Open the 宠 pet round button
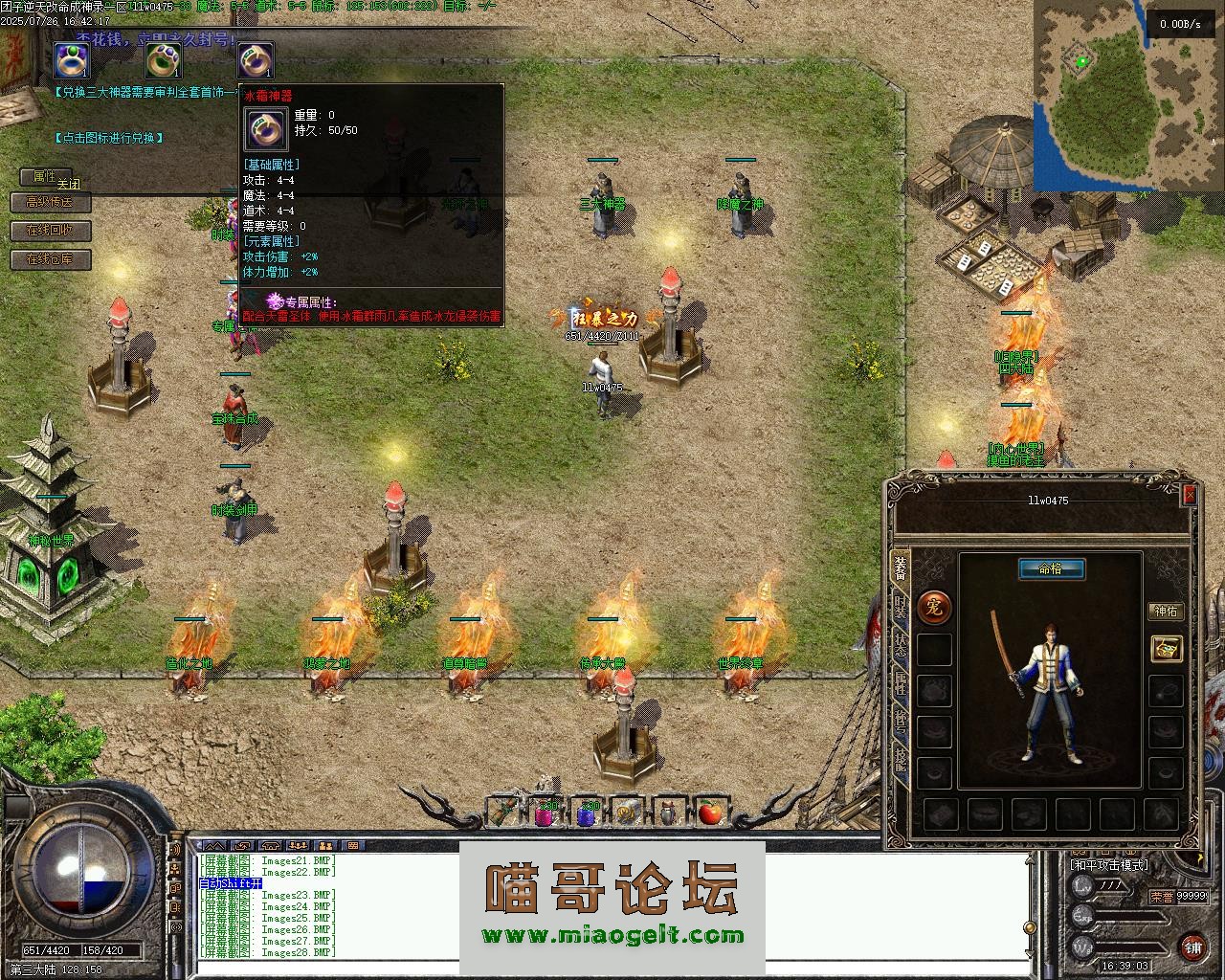 934,607
